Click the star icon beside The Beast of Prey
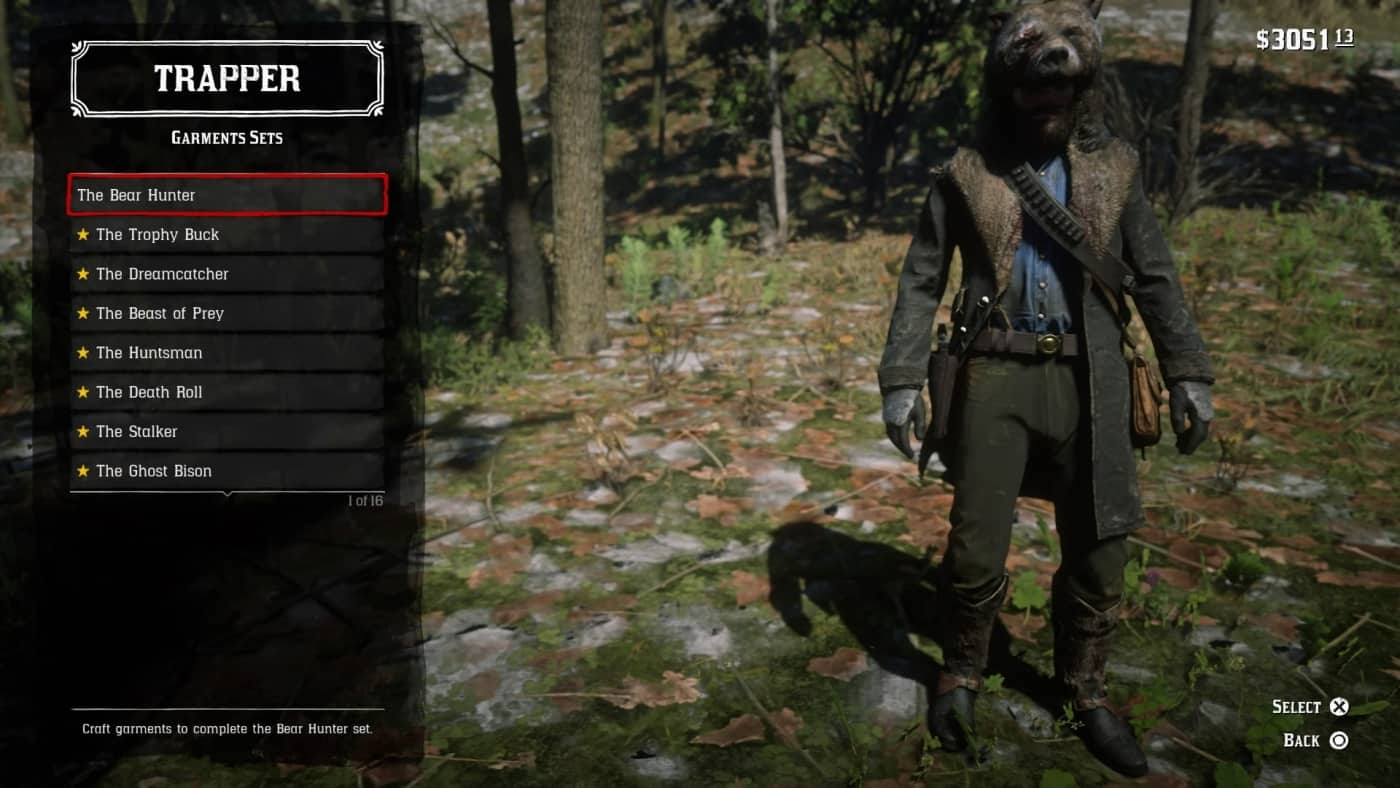Viewport: 1400px width, 788px height. [x=83, y=313]
